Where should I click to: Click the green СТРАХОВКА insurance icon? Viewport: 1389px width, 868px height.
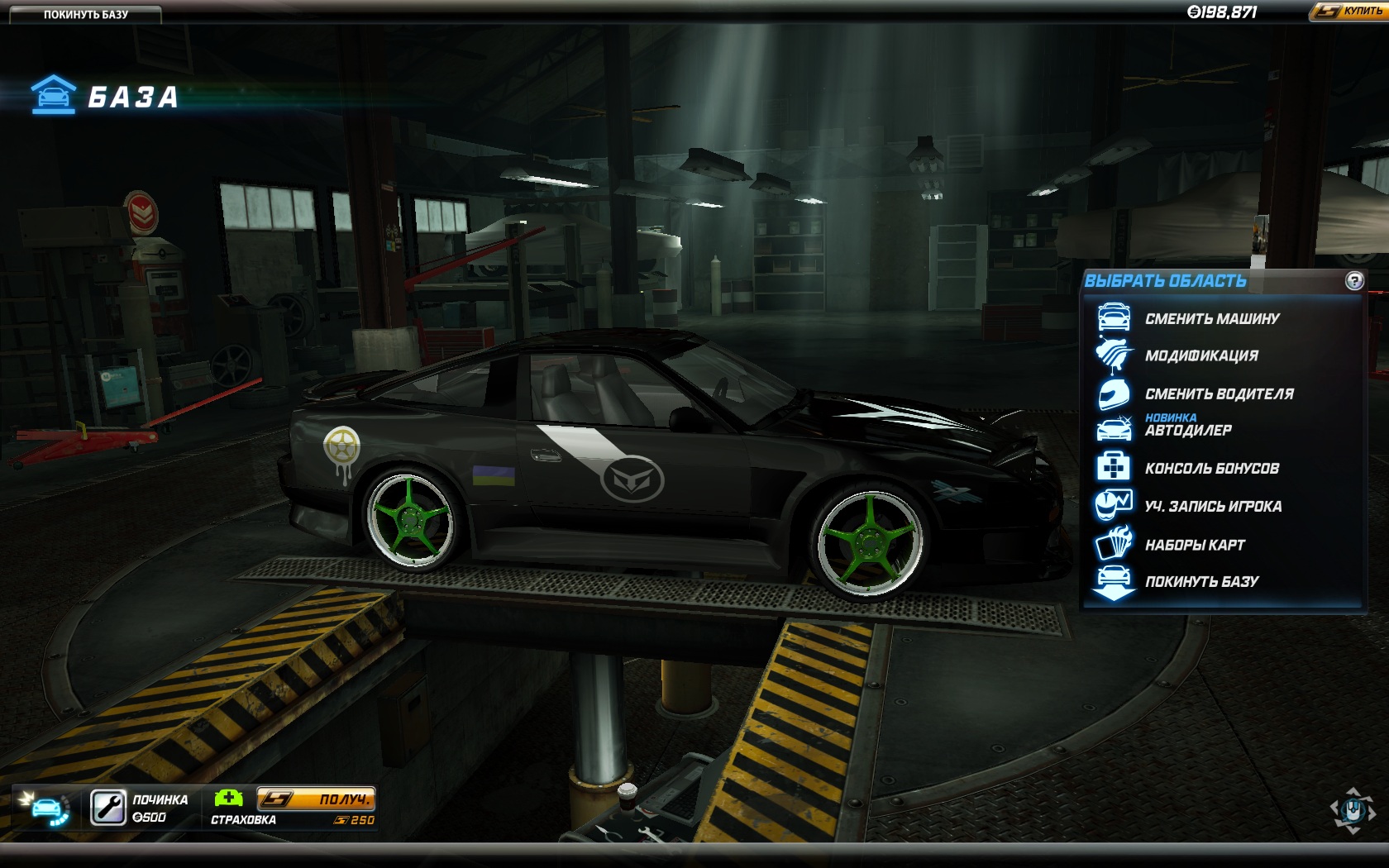(x=228, y=798)
